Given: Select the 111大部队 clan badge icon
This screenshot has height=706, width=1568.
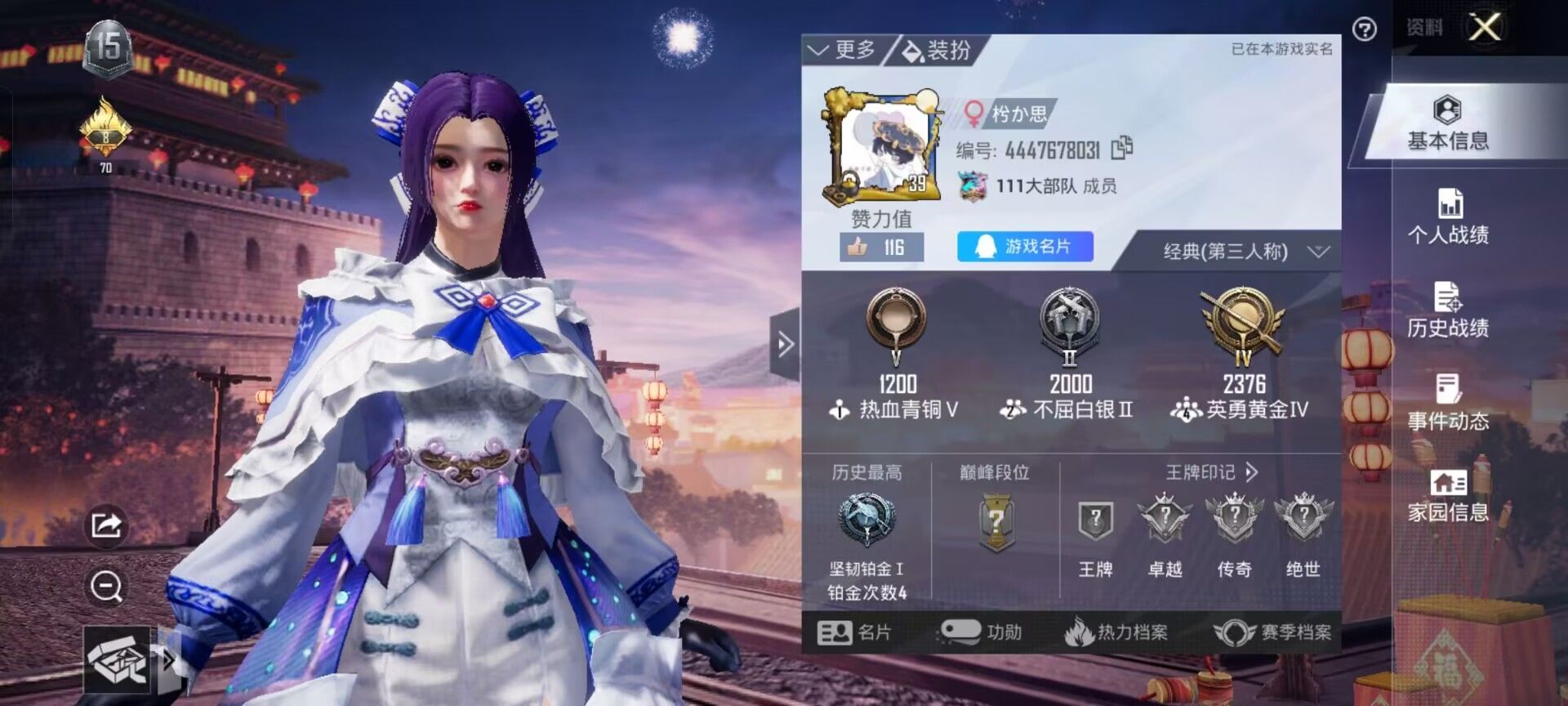Looking at the screenshot, I should (x=972, y=187).
